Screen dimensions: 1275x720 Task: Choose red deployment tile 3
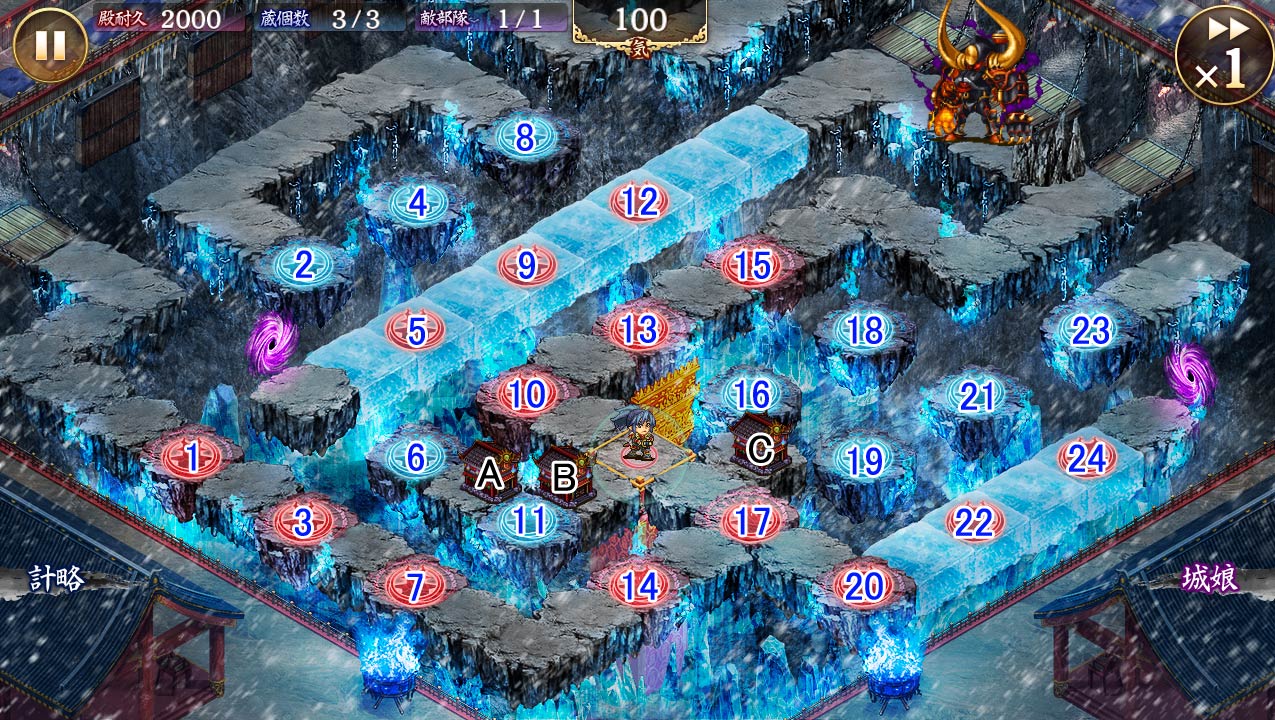[303, 521]
